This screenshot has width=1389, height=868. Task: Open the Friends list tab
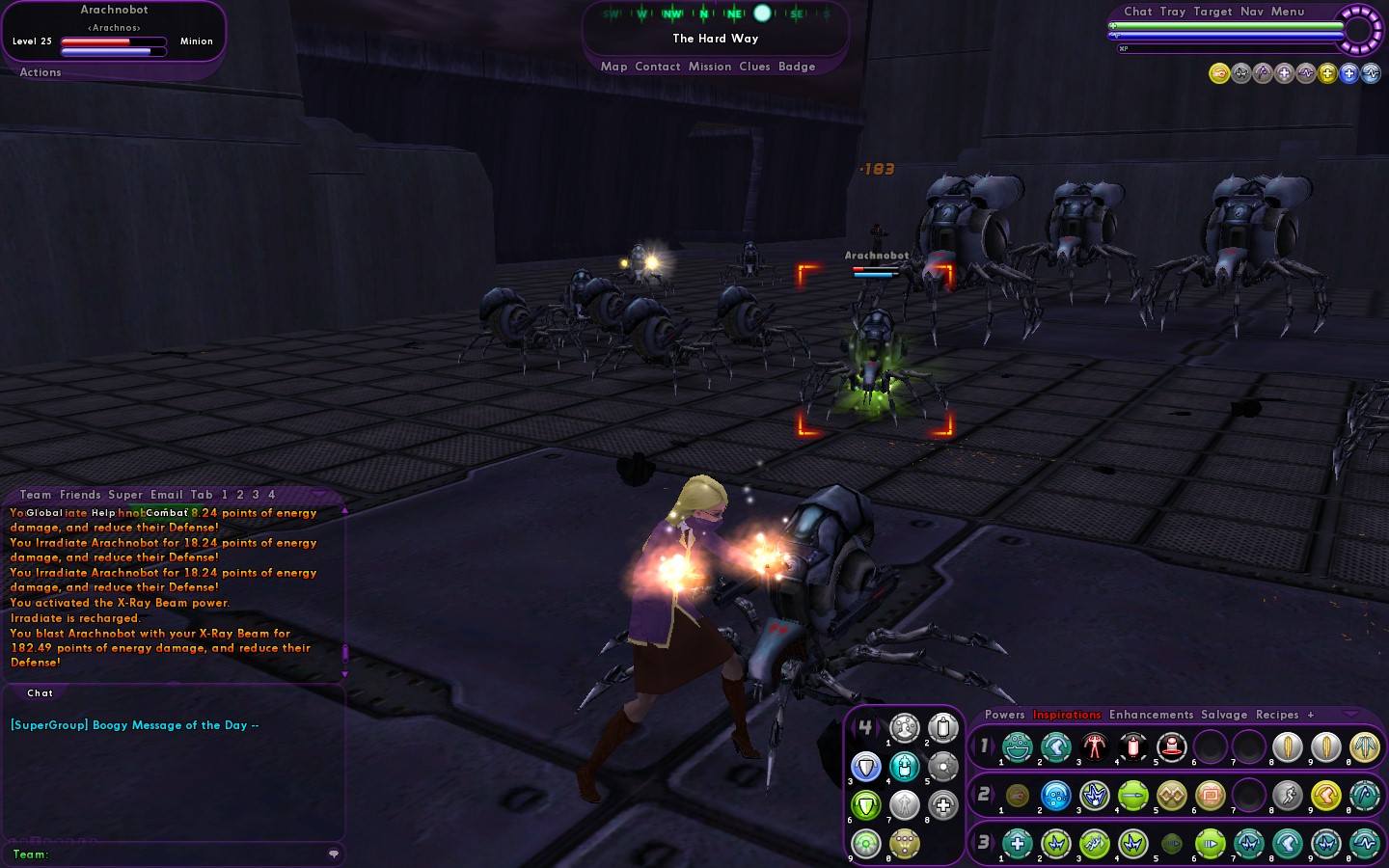point(80,495)
